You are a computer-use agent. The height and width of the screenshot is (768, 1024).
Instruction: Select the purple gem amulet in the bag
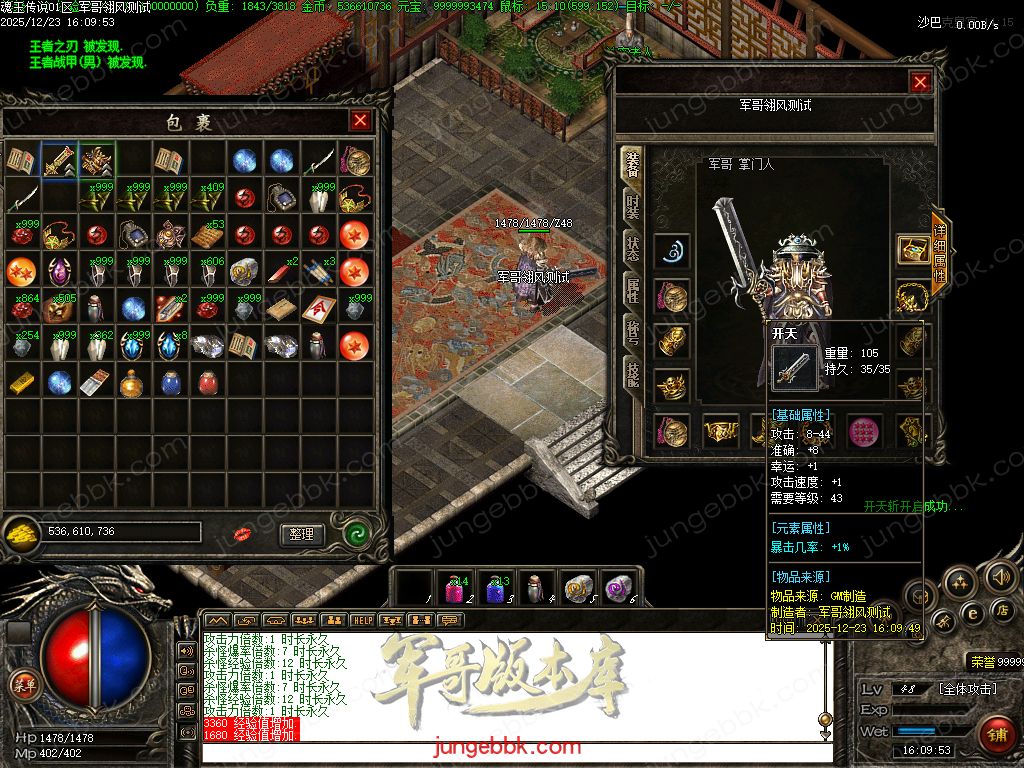click(x=58, y=270)
